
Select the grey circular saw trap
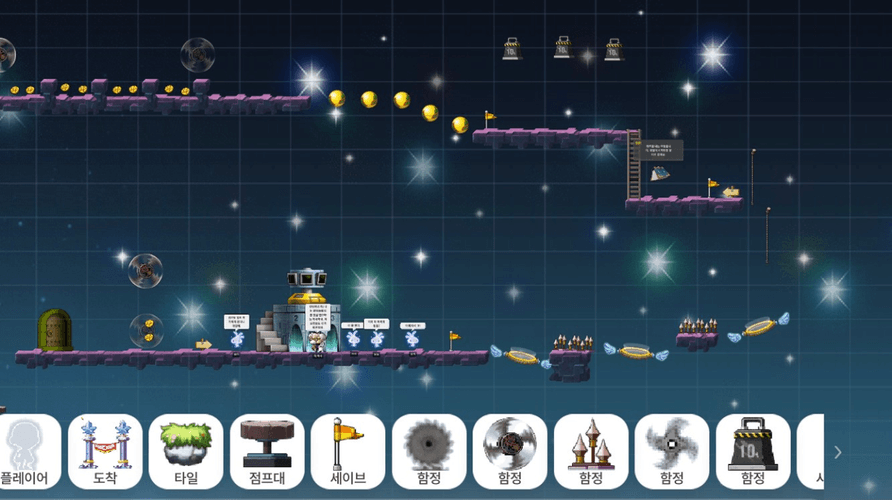[429, 451]
